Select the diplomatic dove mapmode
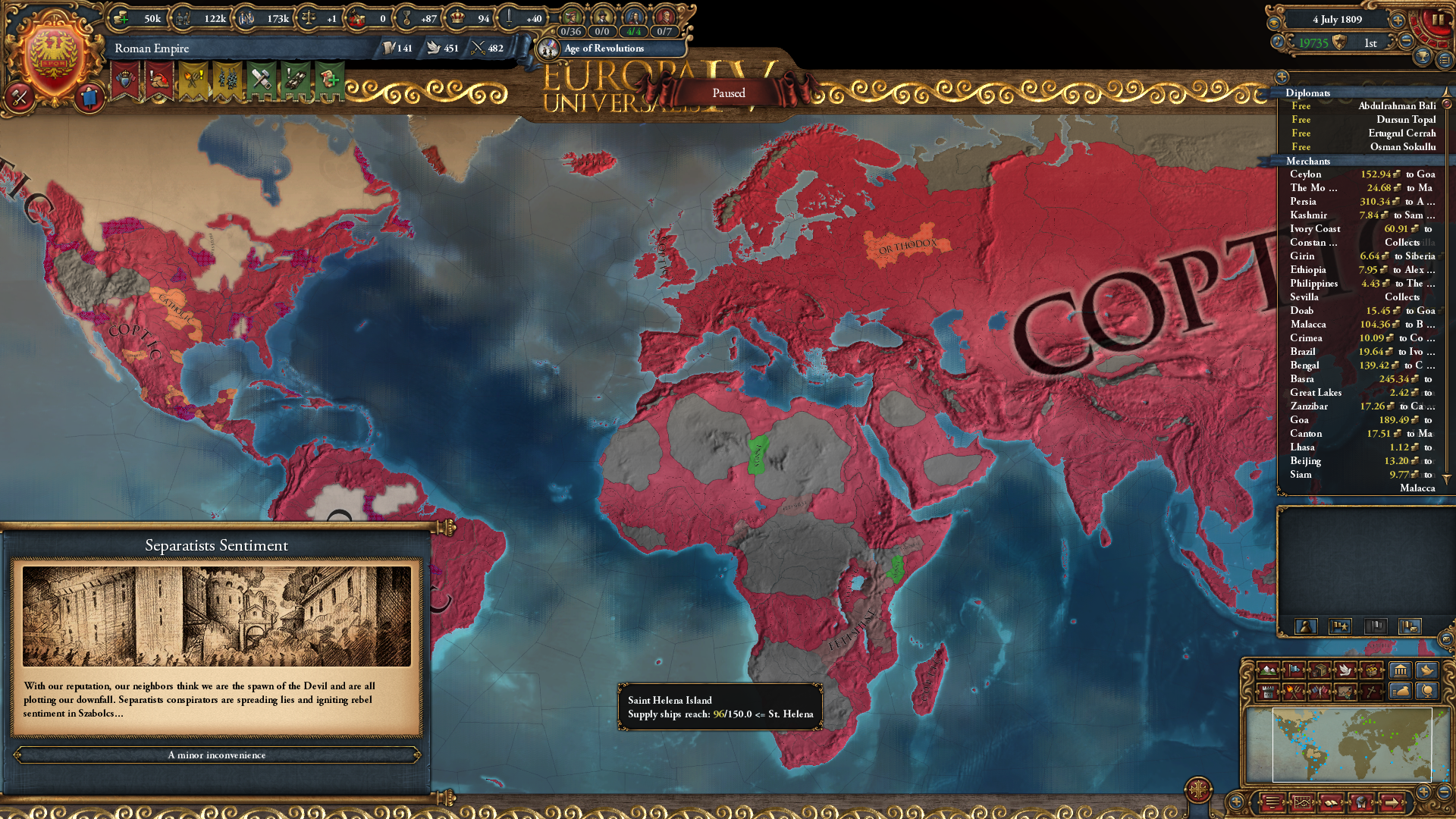The height and width of the screenshot is (819, 1456). (1347, 670)
